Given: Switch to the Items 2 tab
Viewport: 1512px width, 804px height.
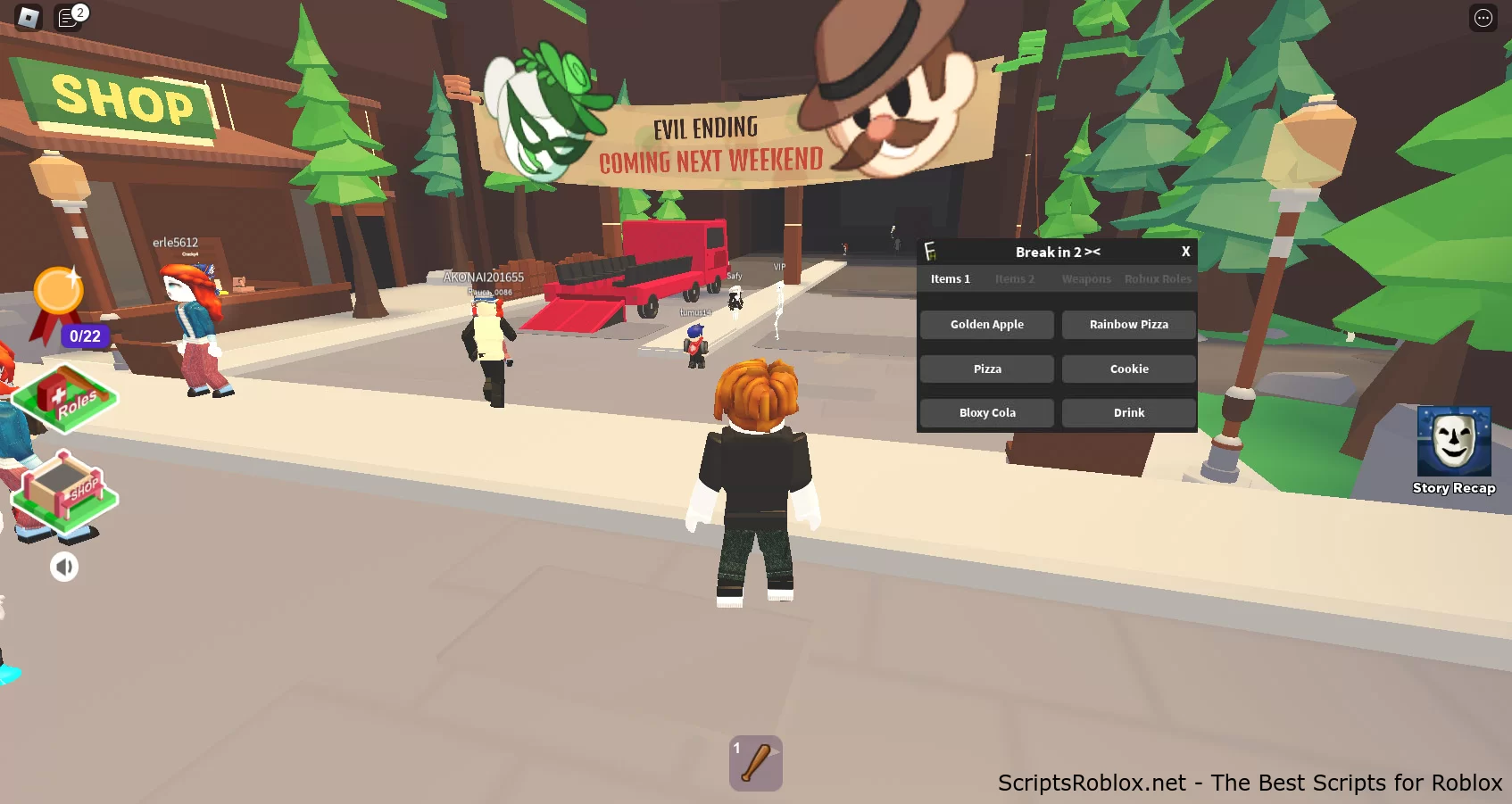Looking at the screenshot, I should click(1014, 278).
